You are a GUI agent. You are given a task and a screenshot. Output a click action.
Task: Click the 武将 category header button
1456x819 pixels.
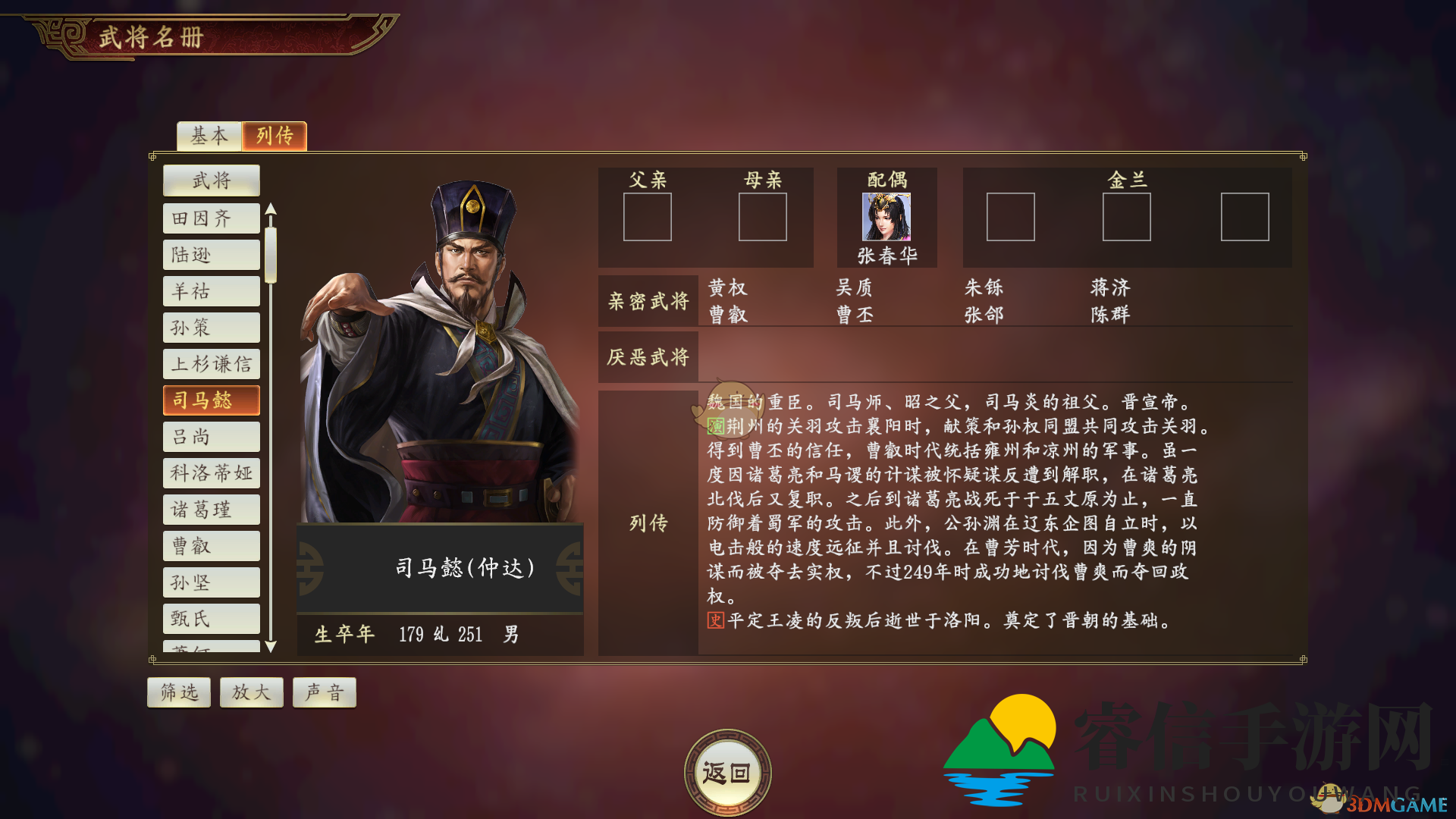211,180
